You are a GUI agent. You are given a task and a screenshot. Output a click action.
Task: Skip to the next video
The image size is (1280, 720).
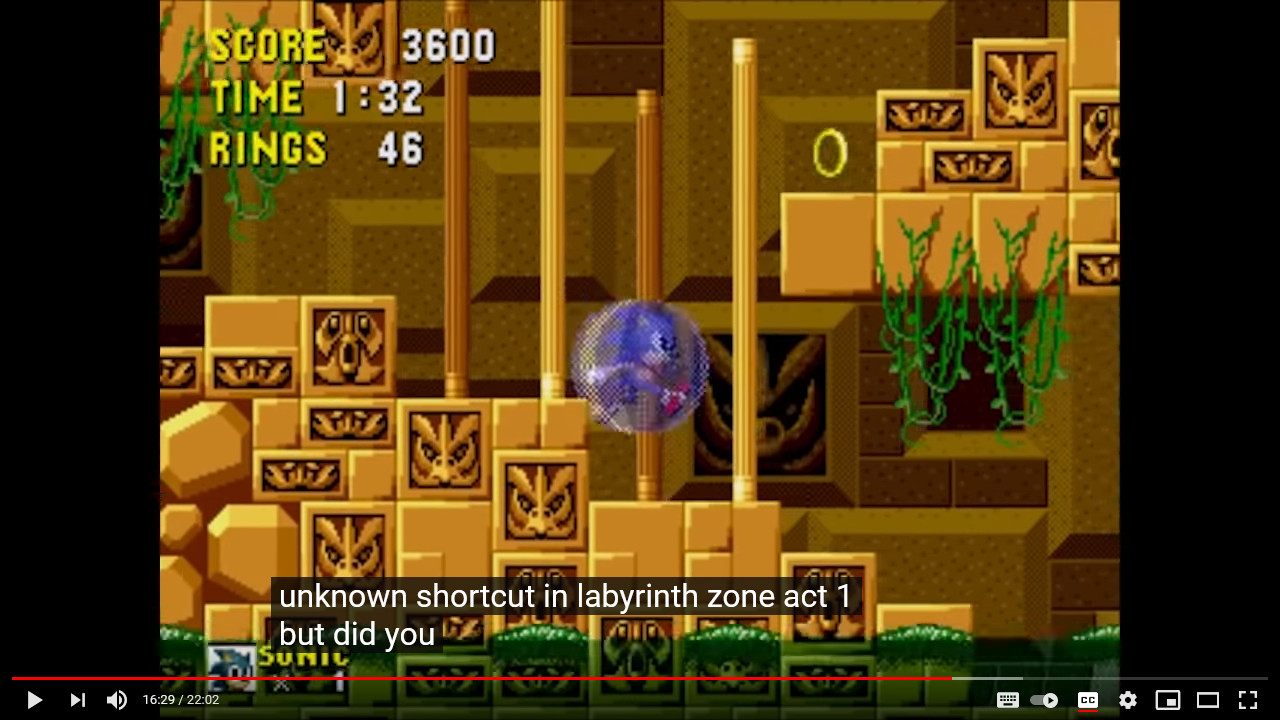click(77, 699)
